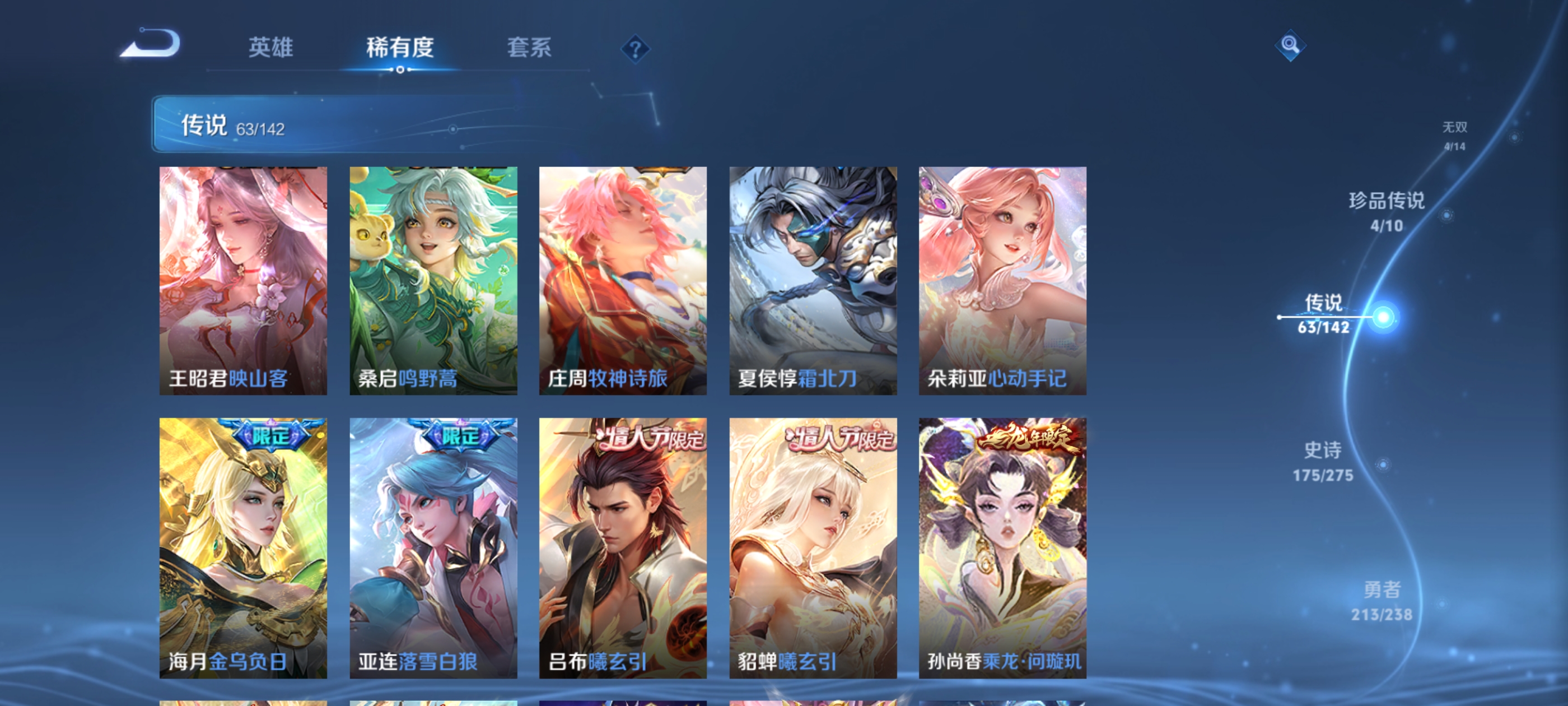Viewport: 1568px width, 706px height.
Task: Open the search magnifier icon
Action: coord(1290,47)
